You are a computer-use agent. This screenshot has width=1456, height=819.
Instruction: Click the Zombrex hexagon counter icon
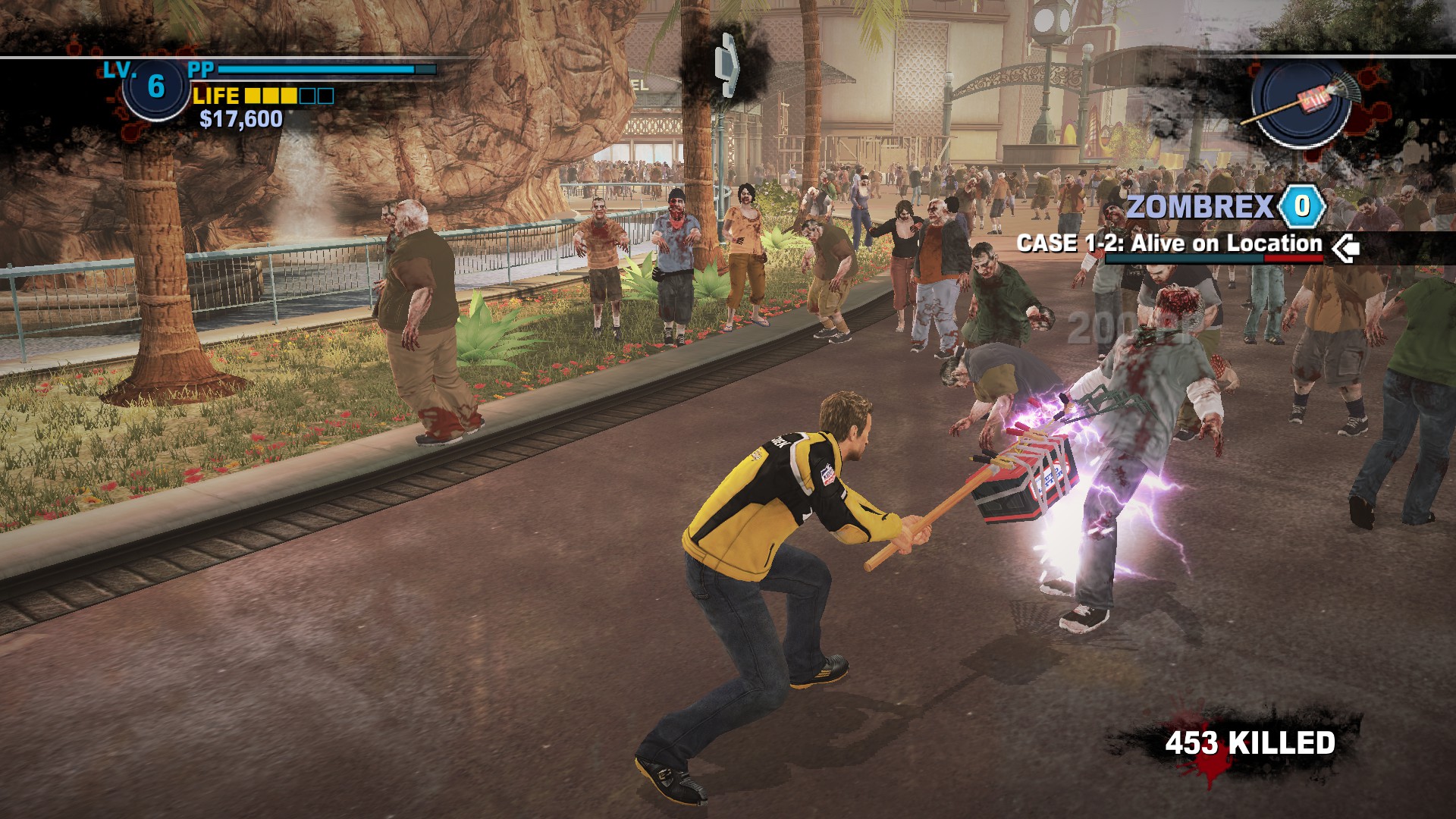1302,206
